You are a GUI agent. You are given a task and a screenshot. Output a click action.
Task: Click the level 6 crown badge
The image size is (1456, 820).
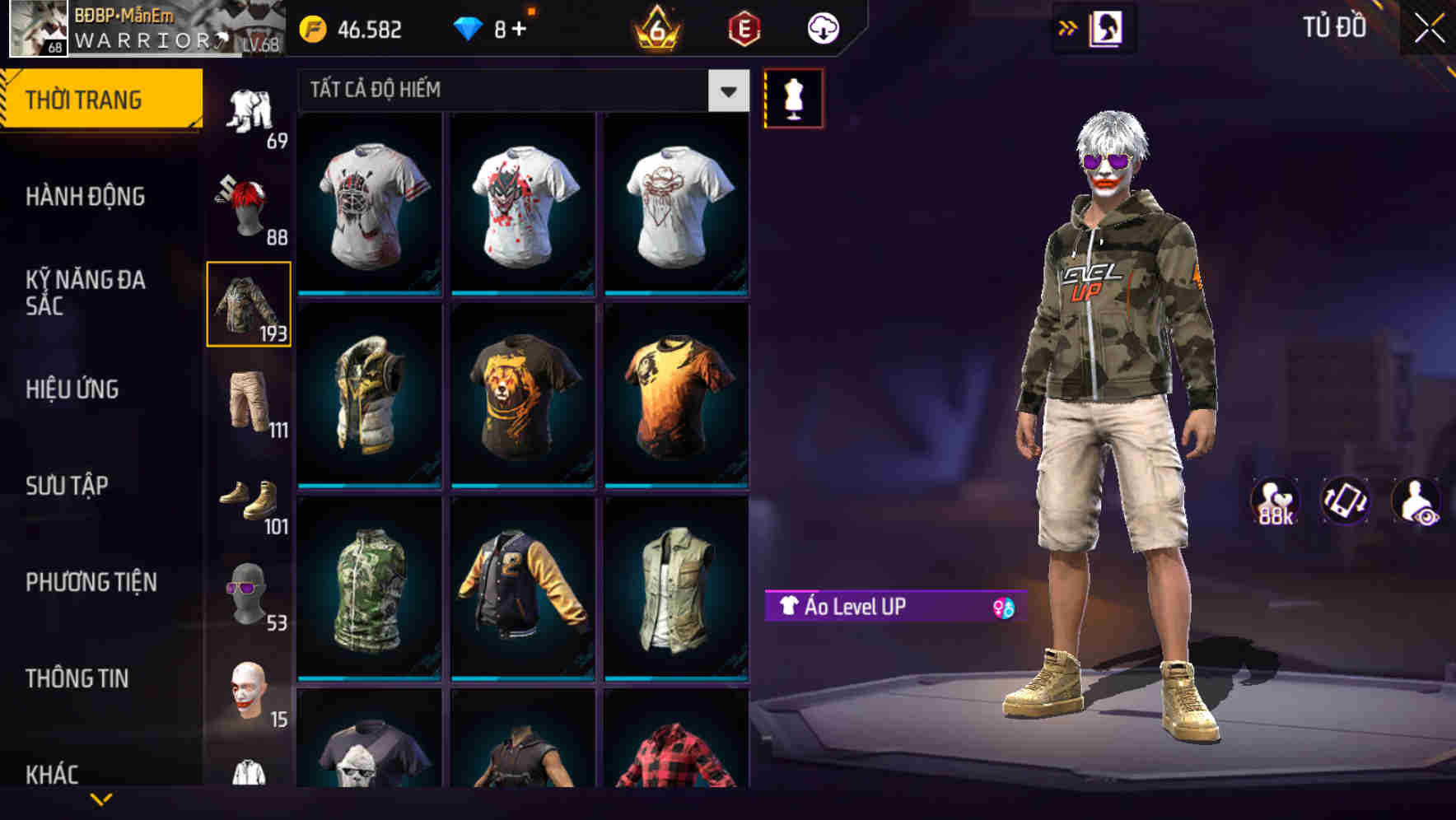coord(655,30)
